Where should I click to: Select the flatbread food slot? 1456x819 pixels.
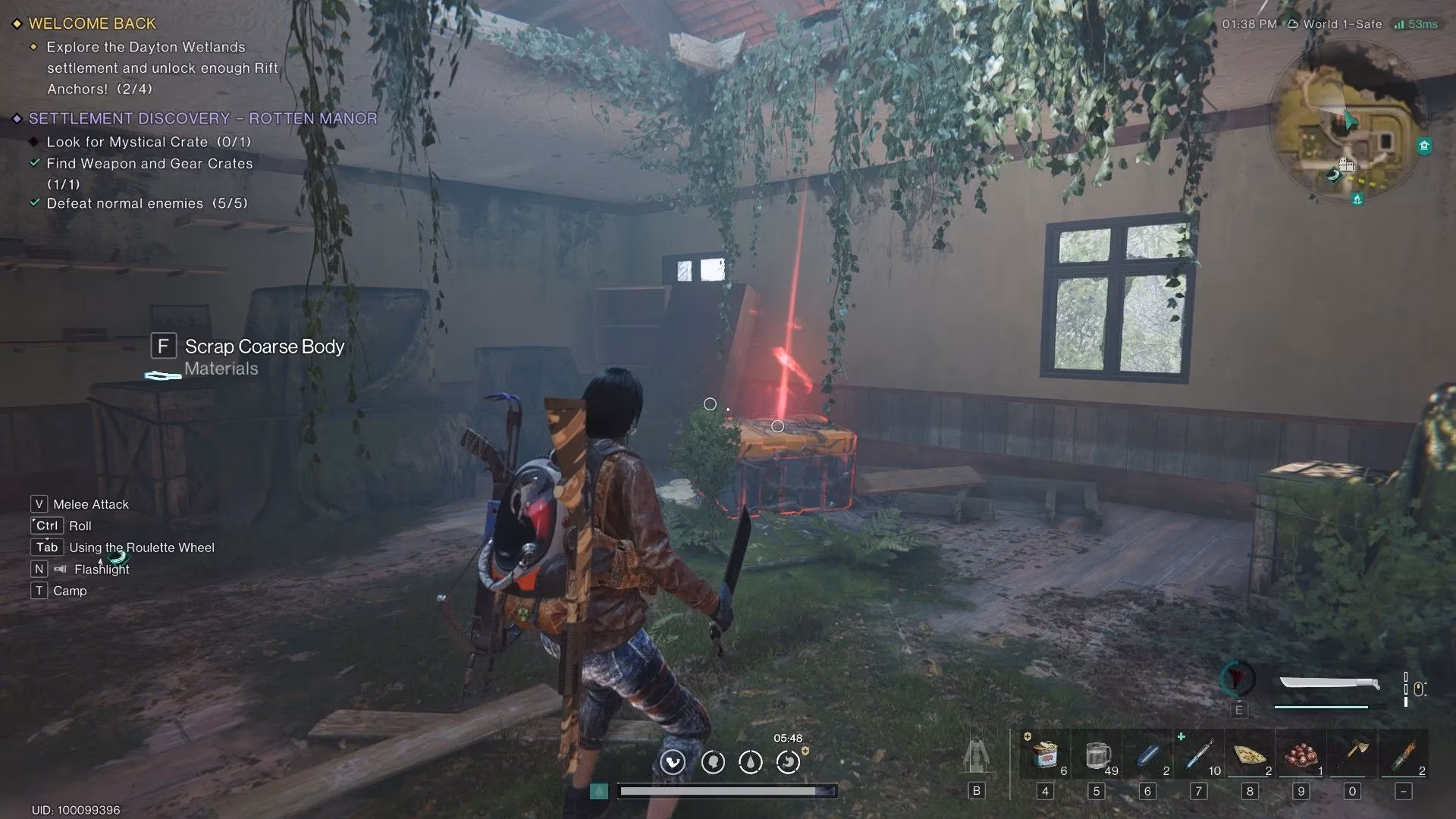1250,756
